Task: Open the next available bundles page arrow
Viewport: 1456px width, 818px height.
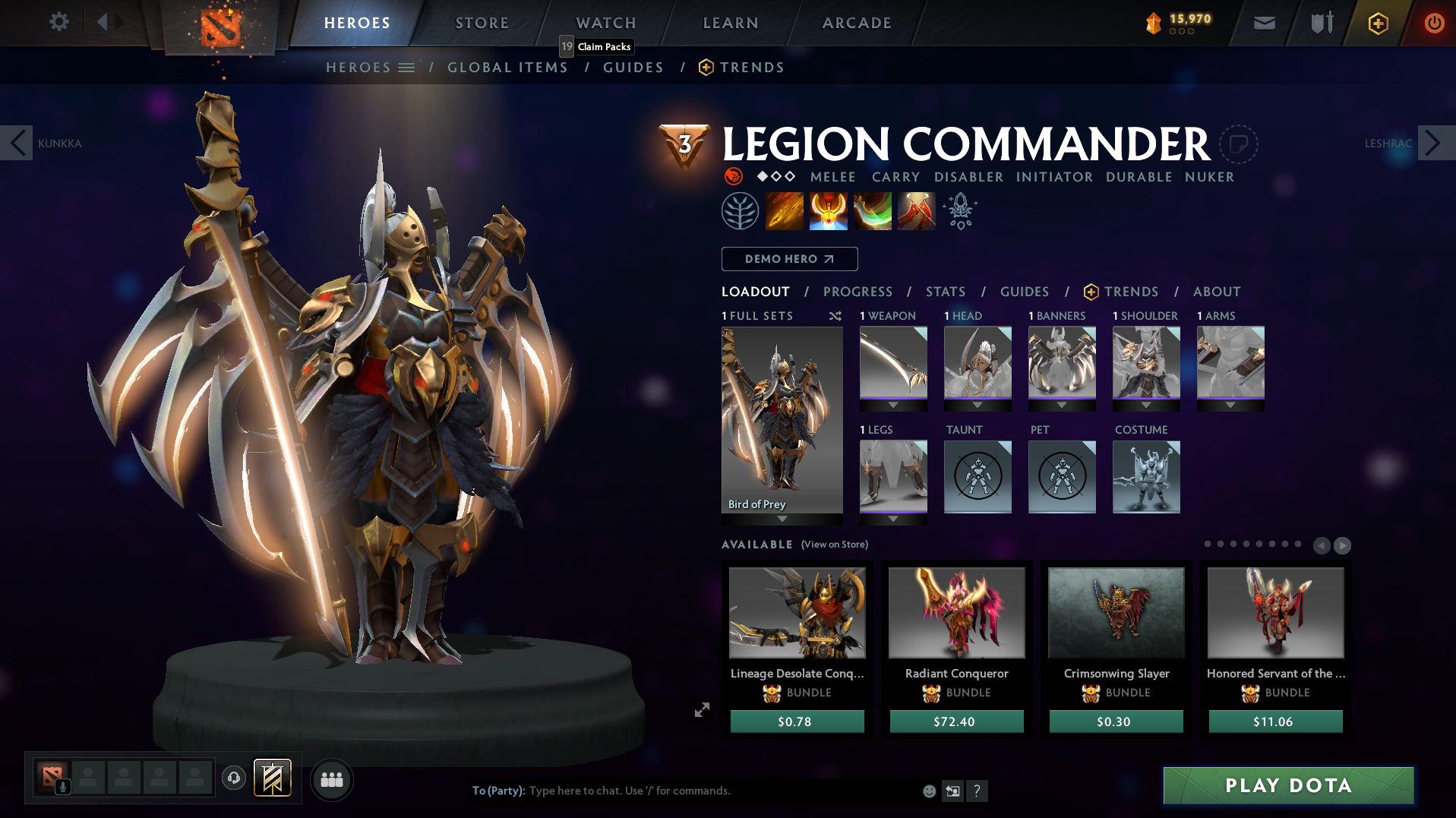Action: point(1344,545)
